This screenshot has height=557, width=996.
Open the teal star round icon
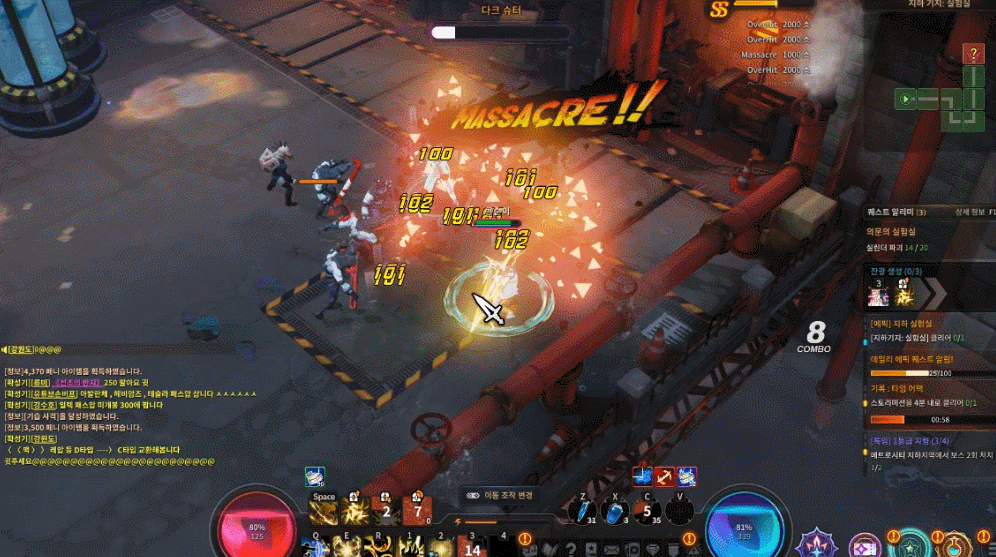(x=910, y=546)
